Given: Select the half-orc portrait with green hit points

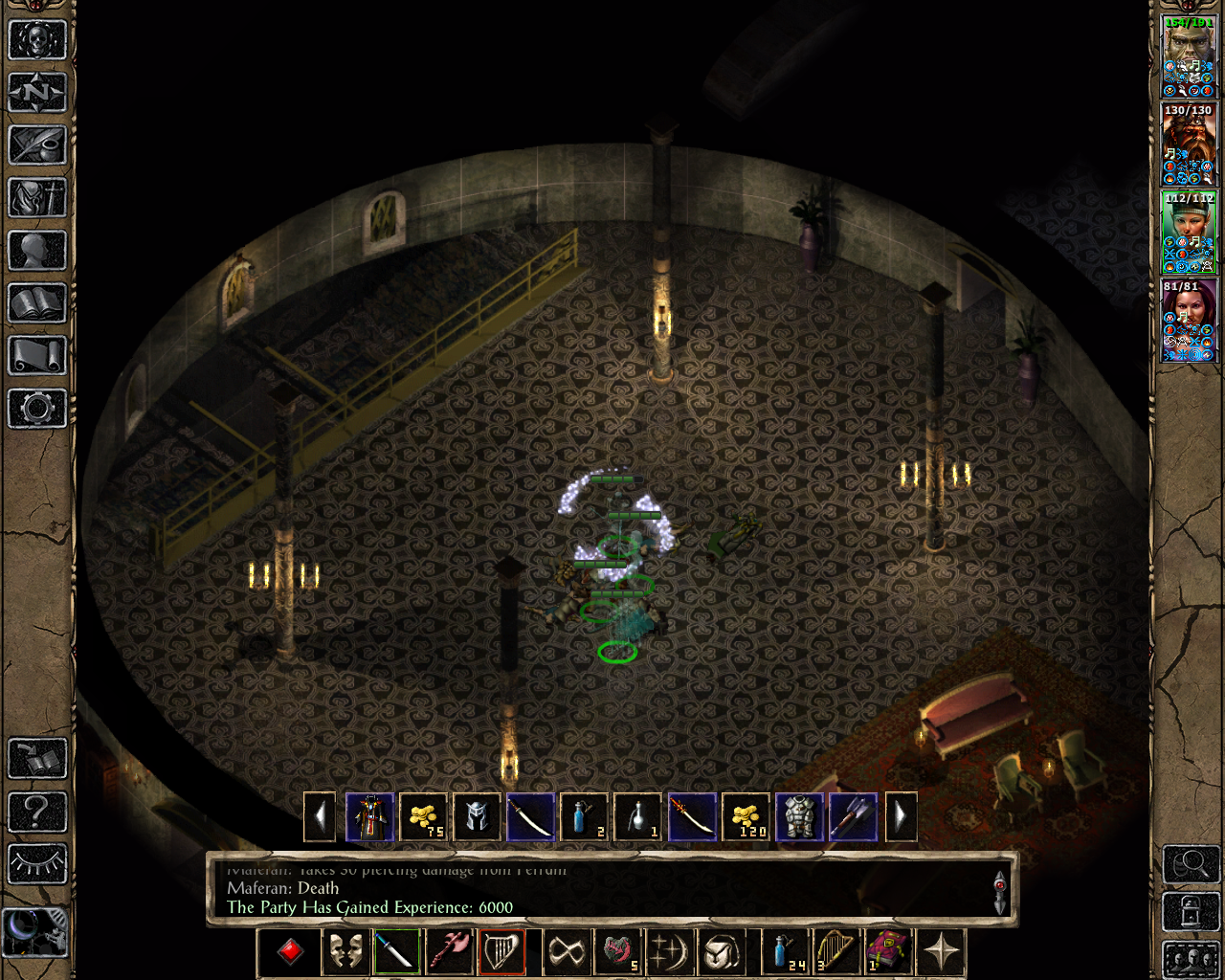Looking at the screenshot, I should tap(1189, 56).
